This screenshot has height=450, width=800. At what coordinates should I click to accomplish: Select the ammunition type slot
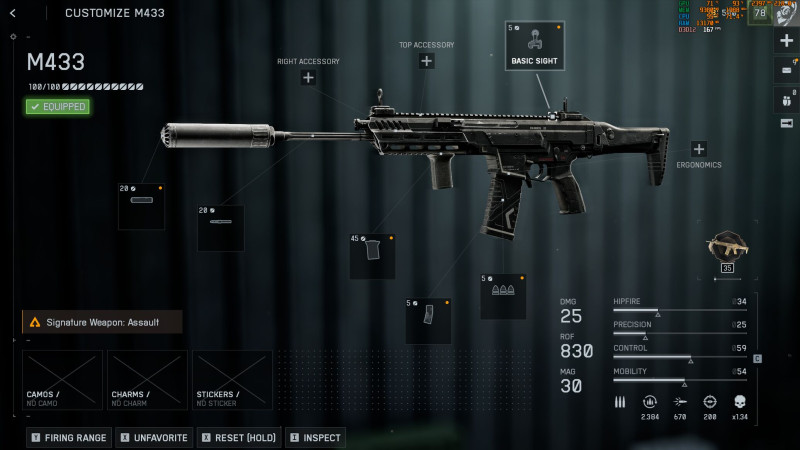coord(502,296)
